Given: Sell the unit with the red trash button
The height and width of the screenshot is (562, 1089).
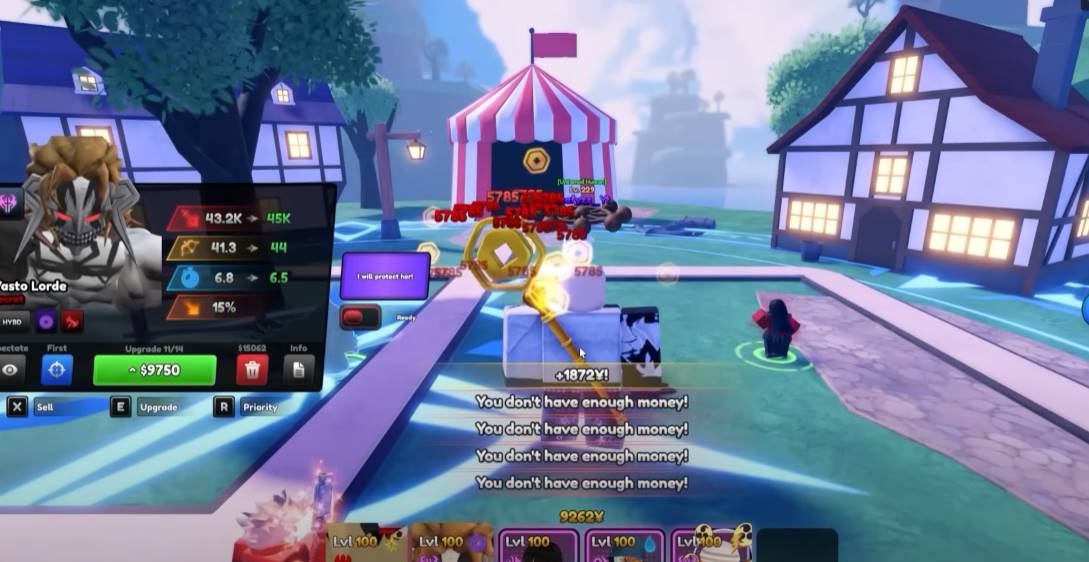Looking at the screenshot, I should point(251,370).
